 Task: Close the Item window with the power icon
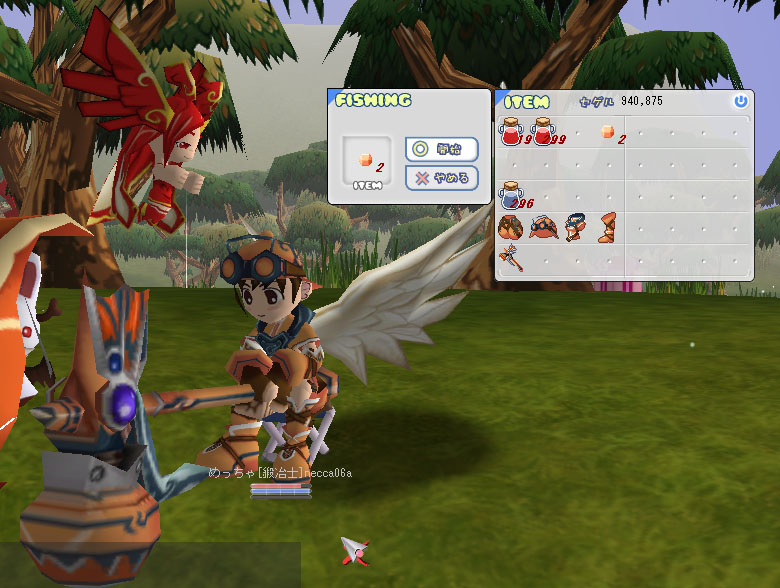740,101
